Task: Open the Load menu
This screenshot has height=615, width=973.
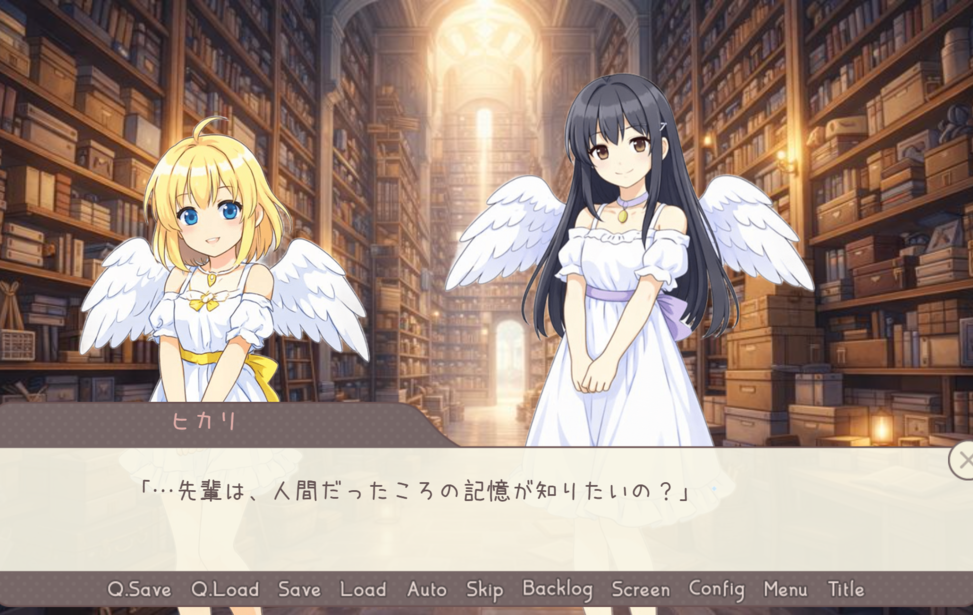Action: point(362,589)
